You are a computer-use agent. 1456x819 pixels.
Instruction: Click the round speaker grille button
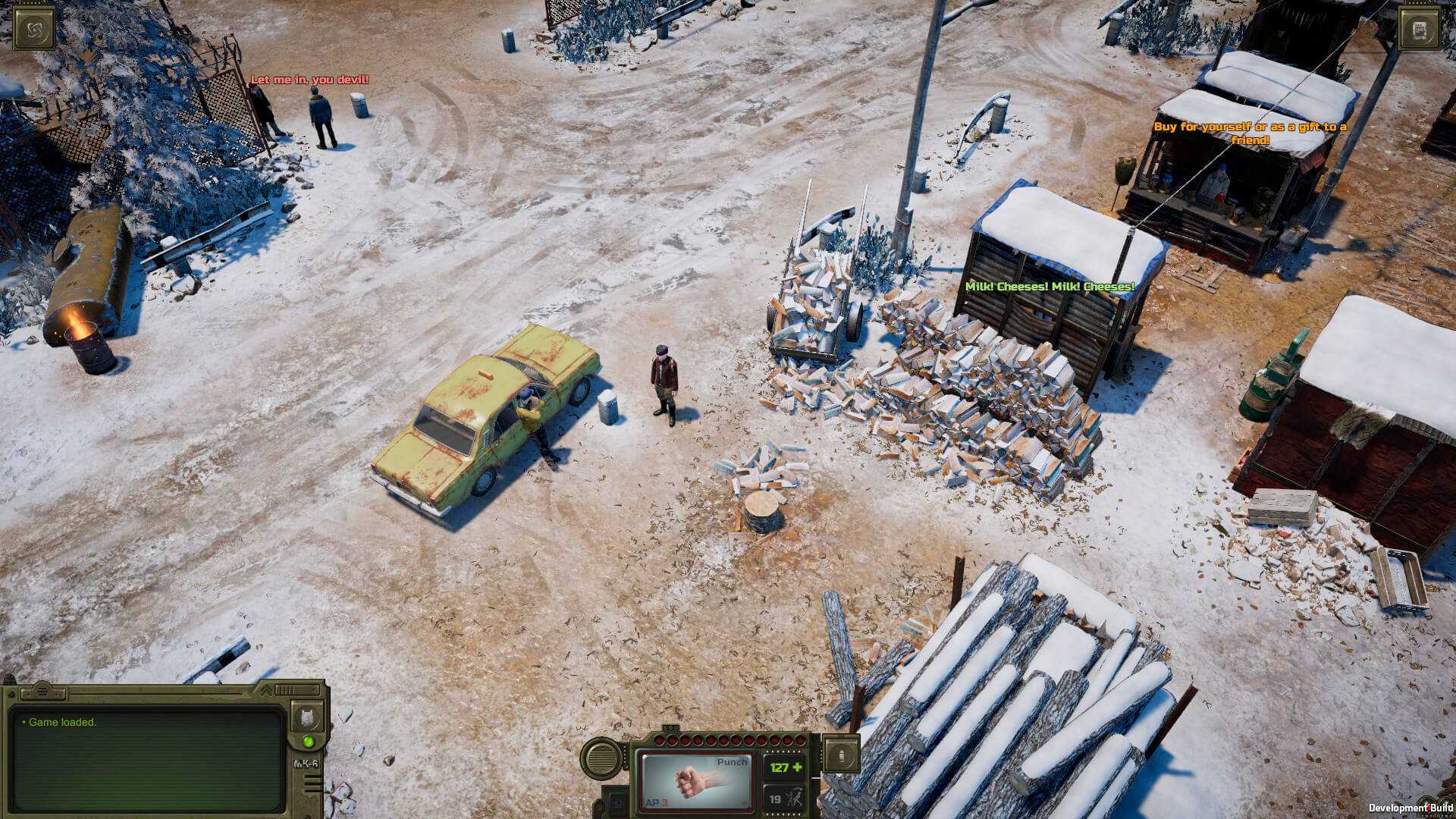tap(603, 758)
